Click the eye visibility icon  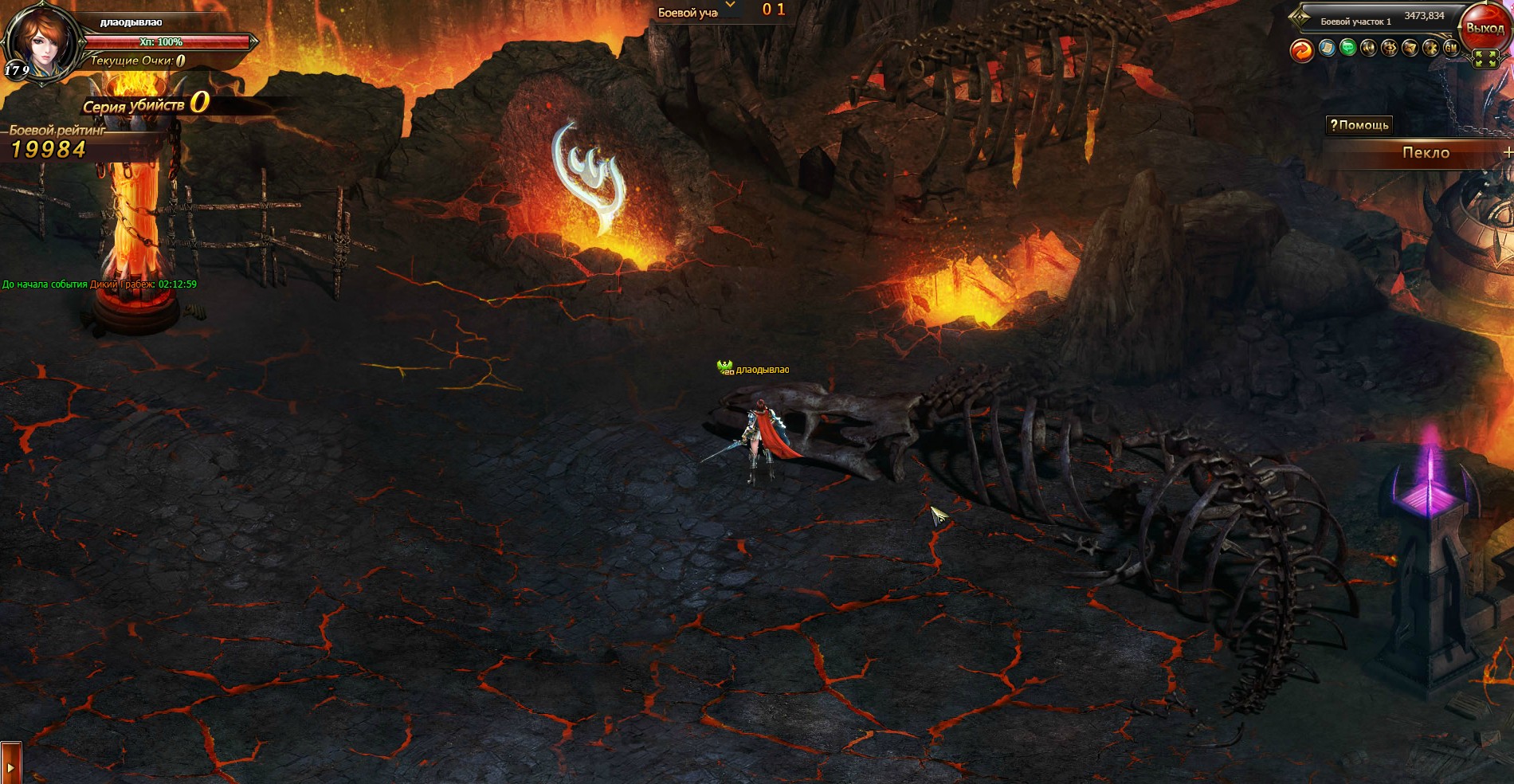click(1389, 49)
